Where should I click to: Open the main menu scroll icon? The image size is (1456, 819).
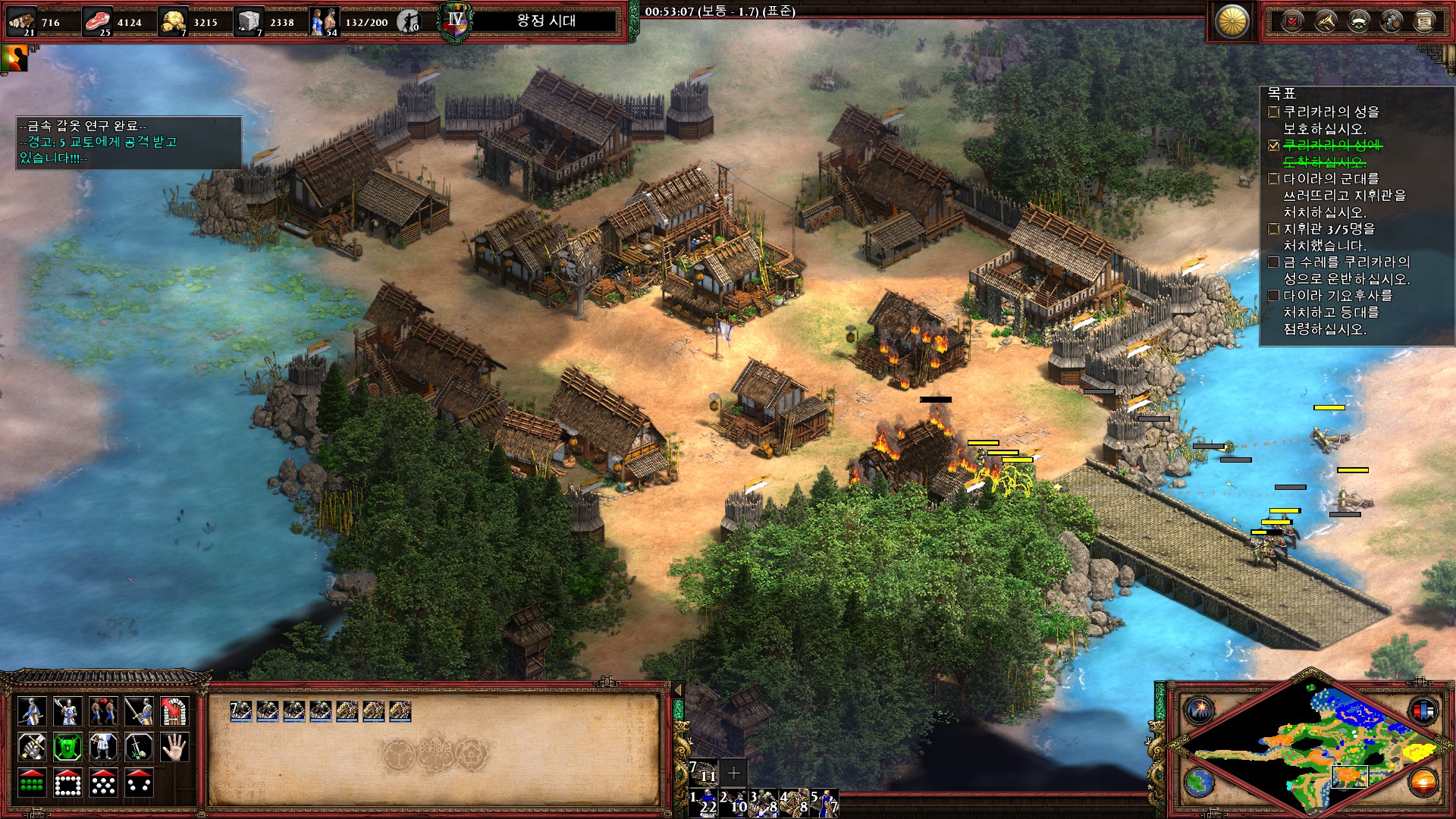coord(1424,21)
